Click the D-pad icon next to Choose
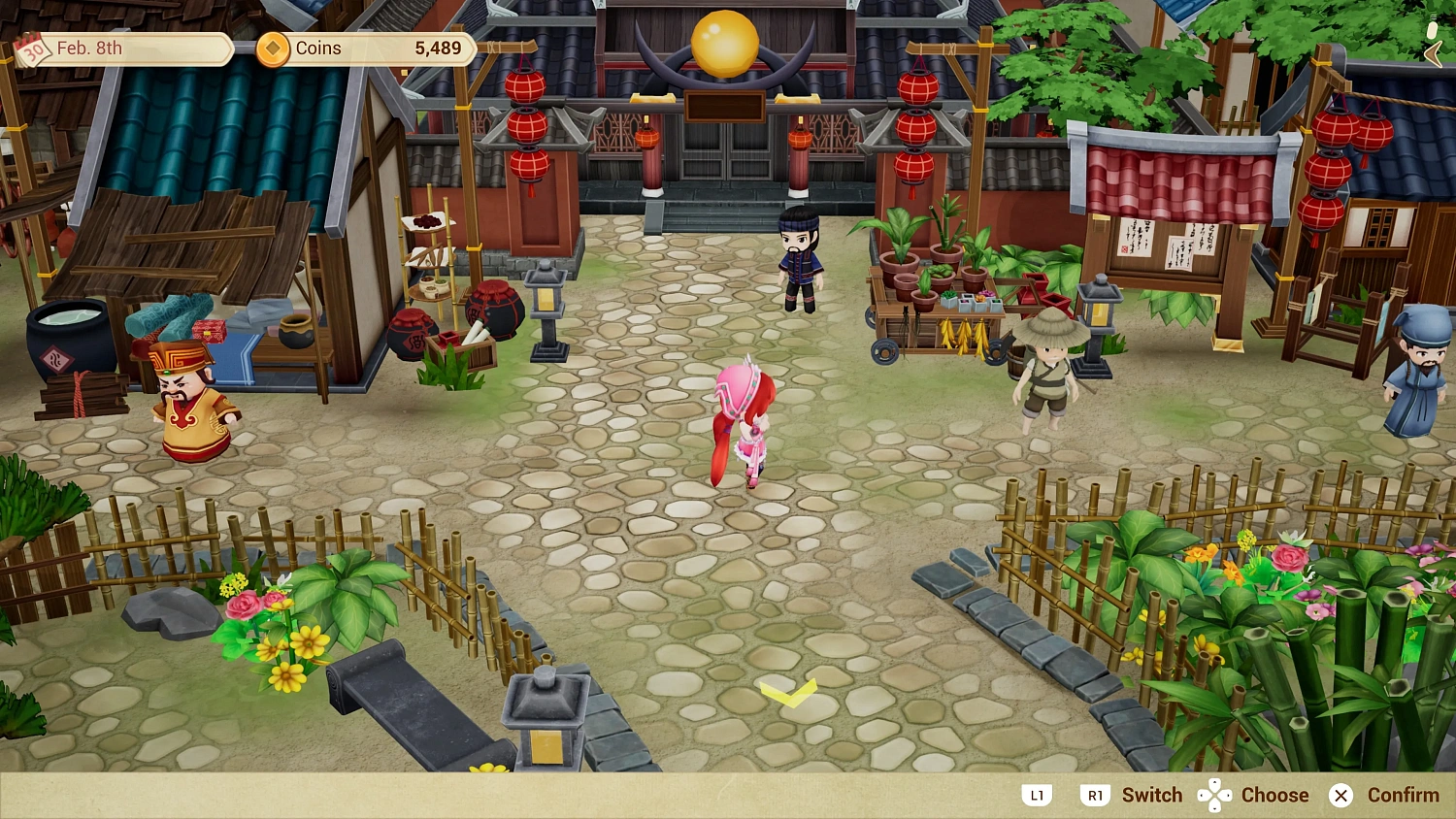Viewport: 1456px width, 819px height. point(1214,795)
